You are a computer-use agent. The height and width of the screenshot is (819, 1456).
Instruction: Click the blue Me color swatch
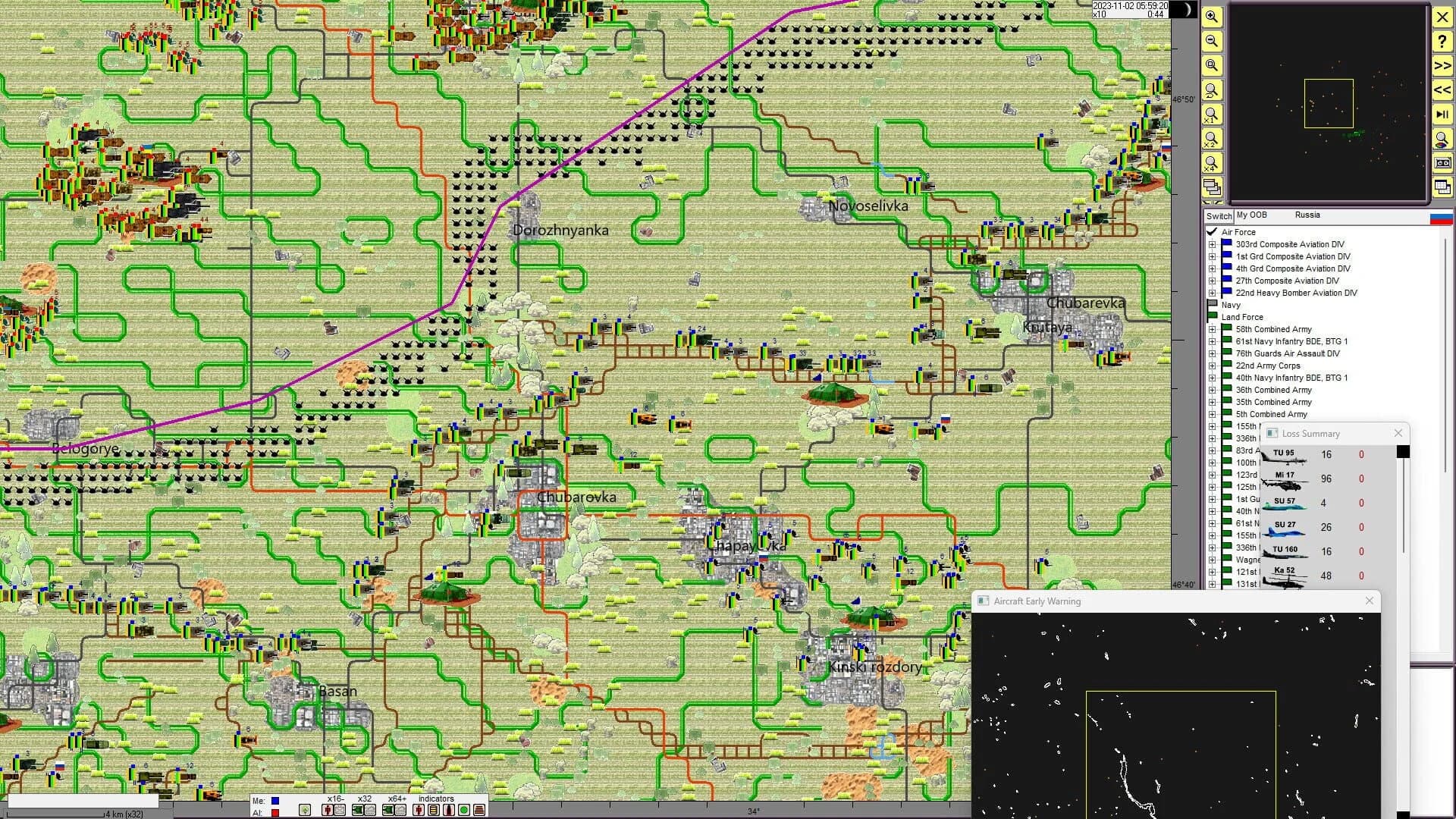(275, 801)
